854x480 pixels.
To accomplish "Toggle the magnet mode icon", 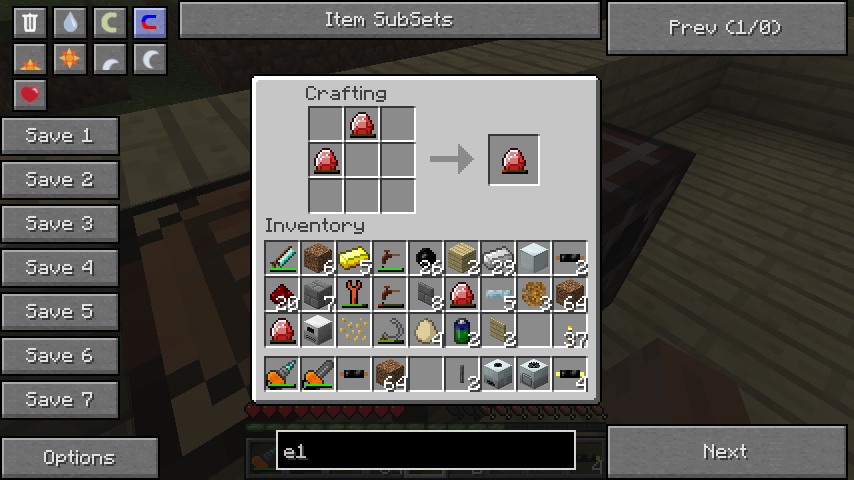I will click(150, 23).
